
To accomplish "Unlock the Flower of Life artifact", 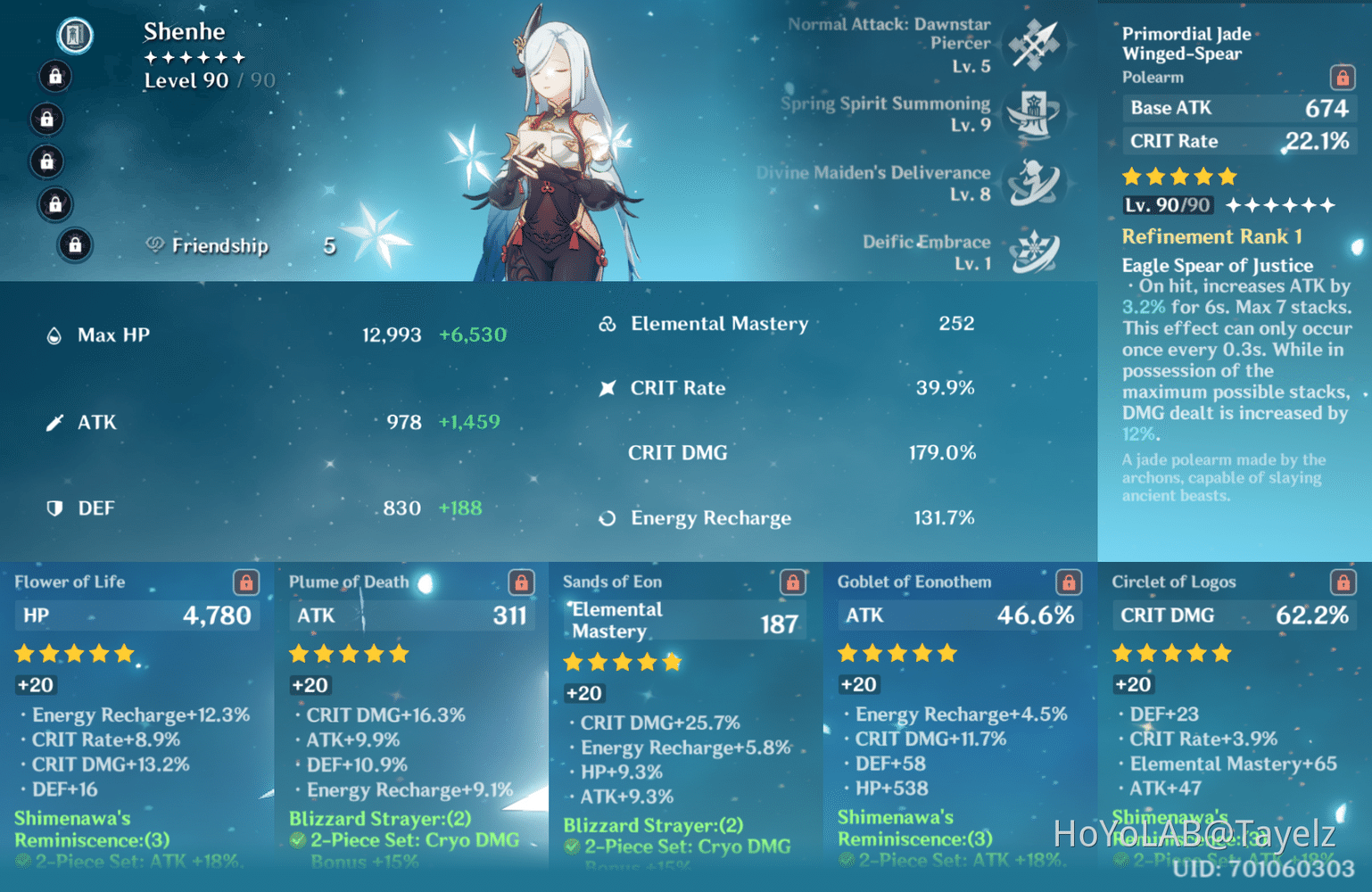I will coord(246,582).
